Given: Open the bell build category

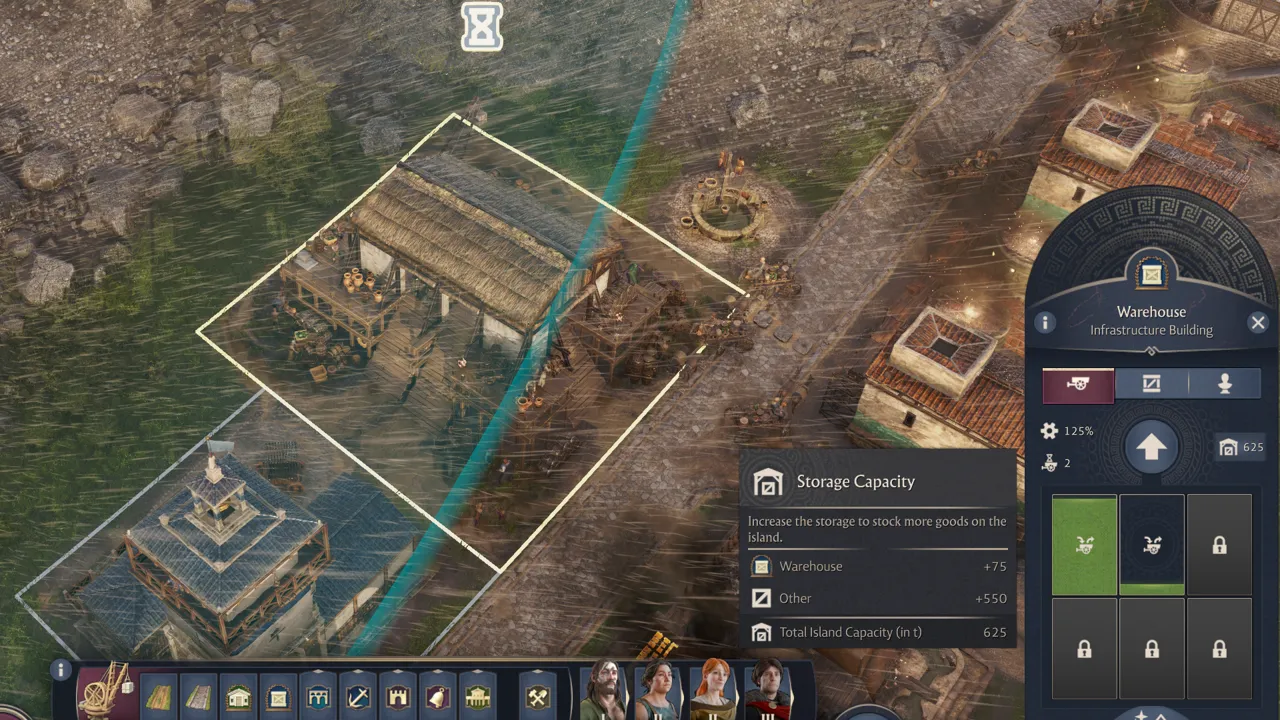Looking at the screenshot, I should coord(438,696).
